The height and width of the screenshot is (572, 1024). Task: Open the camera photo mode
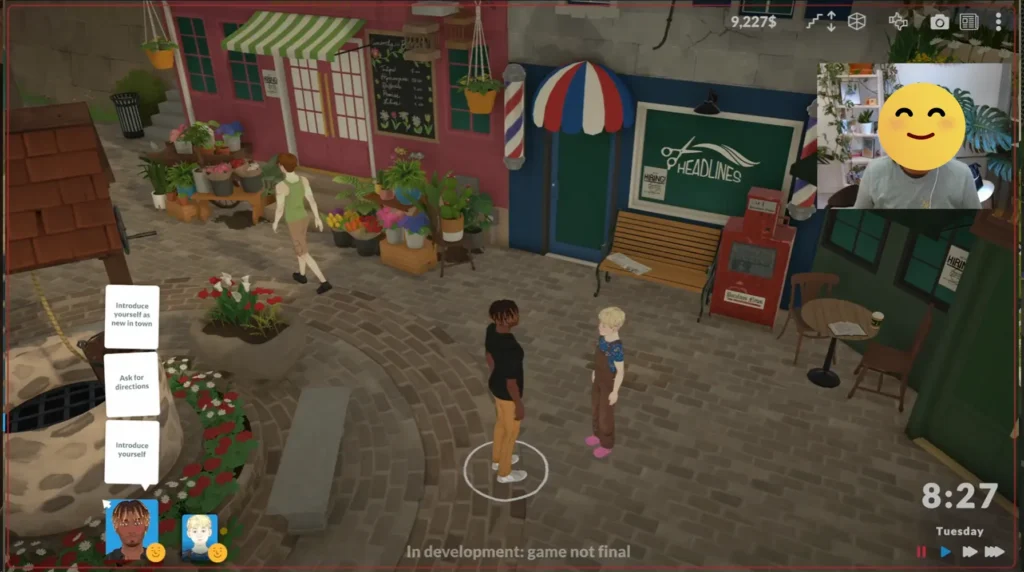[939, 21]
